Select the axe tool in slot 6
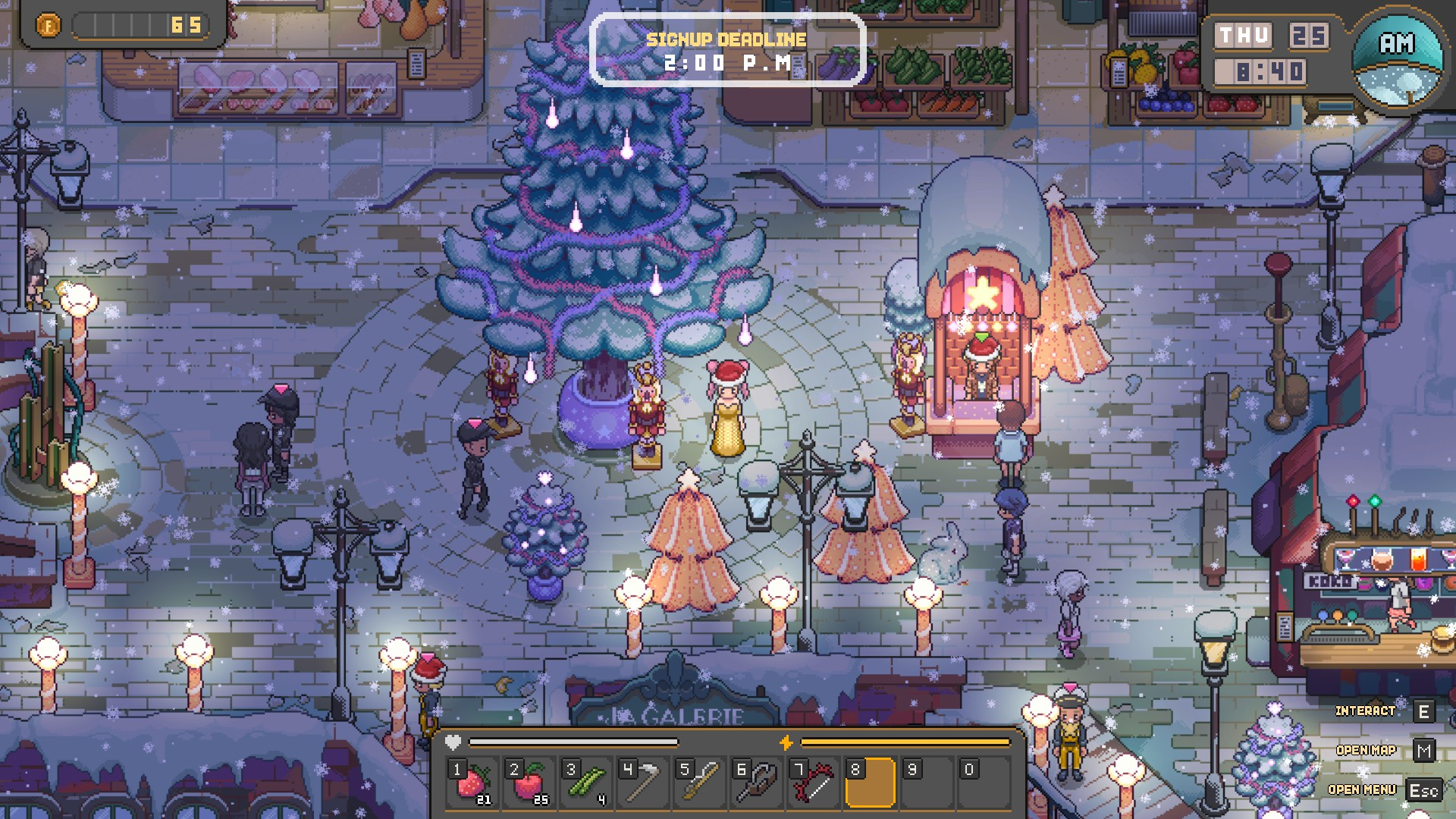This screenshot has height=819, width=1456. click(757, 783)
